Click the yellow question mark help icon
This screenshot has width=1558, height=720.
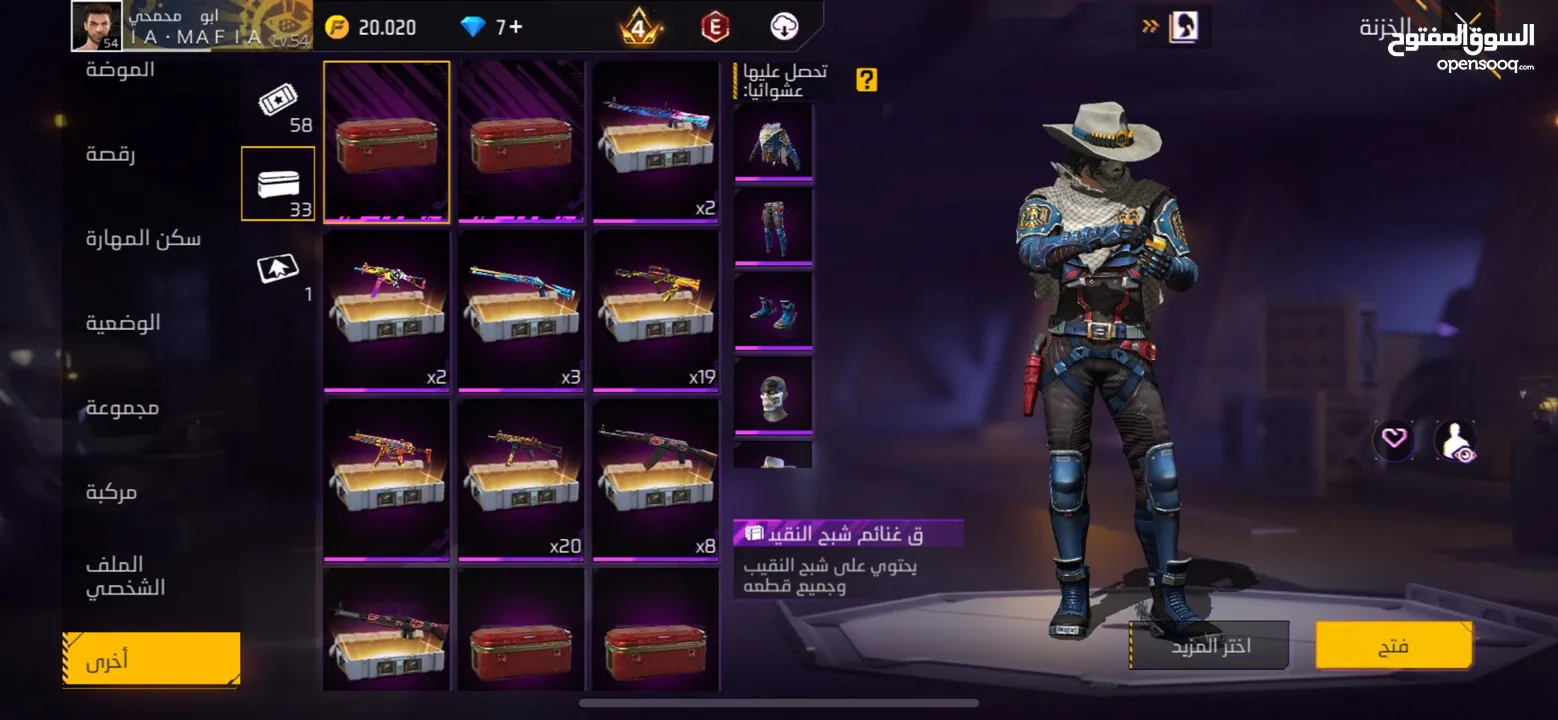[867, 80]
